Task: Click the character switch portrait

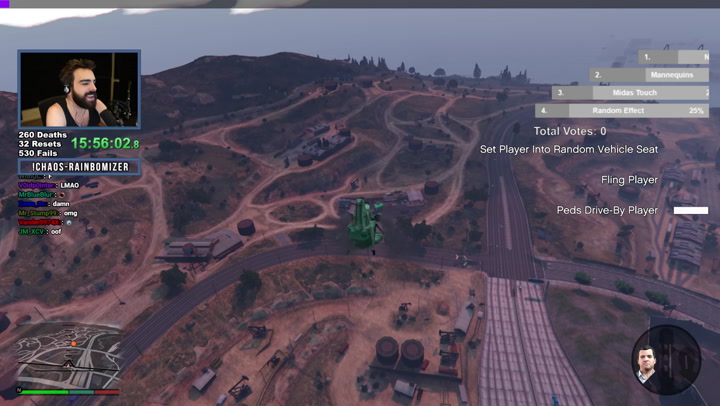Action: [x=665, y=359]
